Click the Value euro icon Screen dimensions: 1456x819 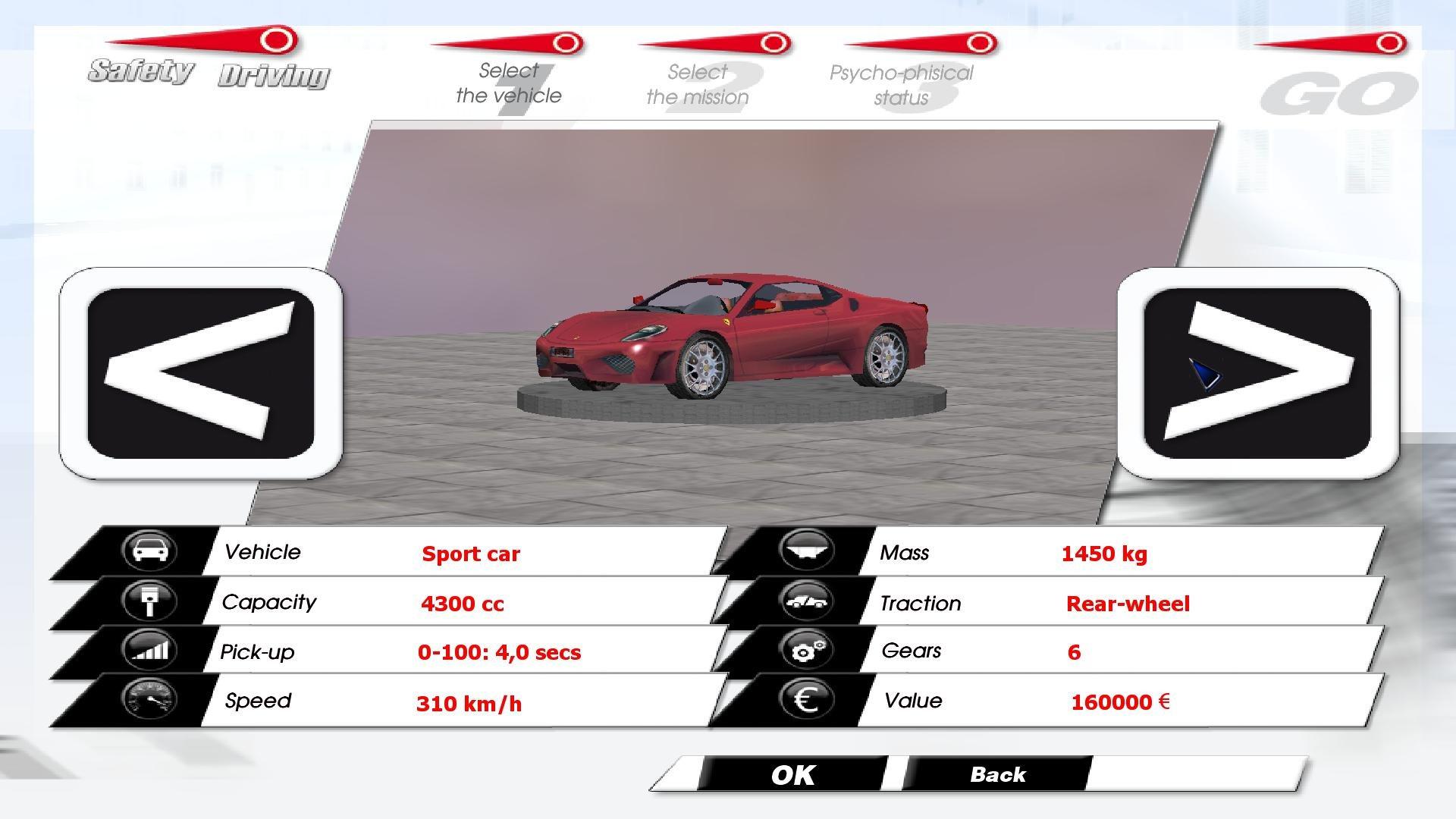(805, 700)
